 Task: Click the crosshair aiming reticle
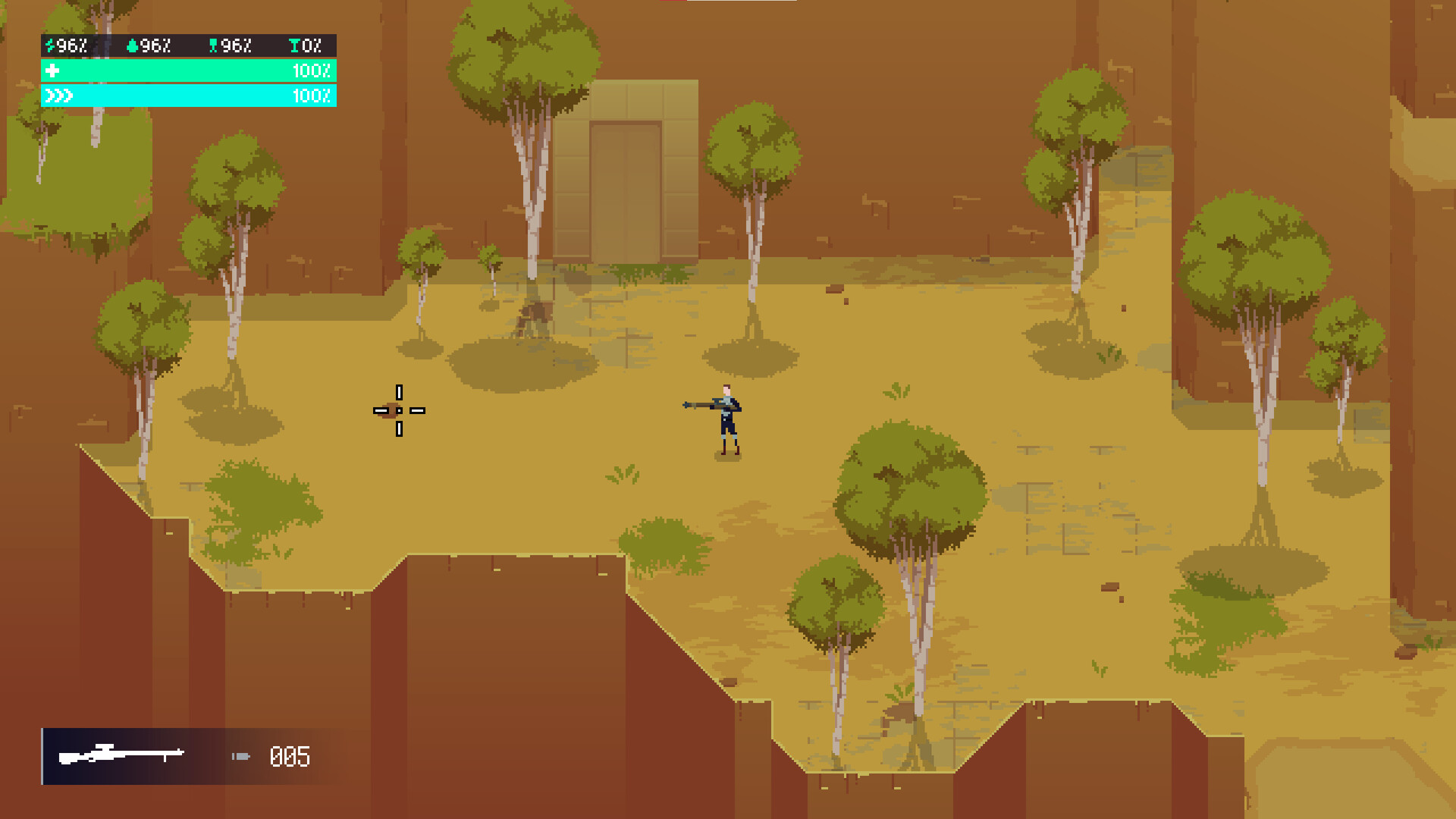399,410
